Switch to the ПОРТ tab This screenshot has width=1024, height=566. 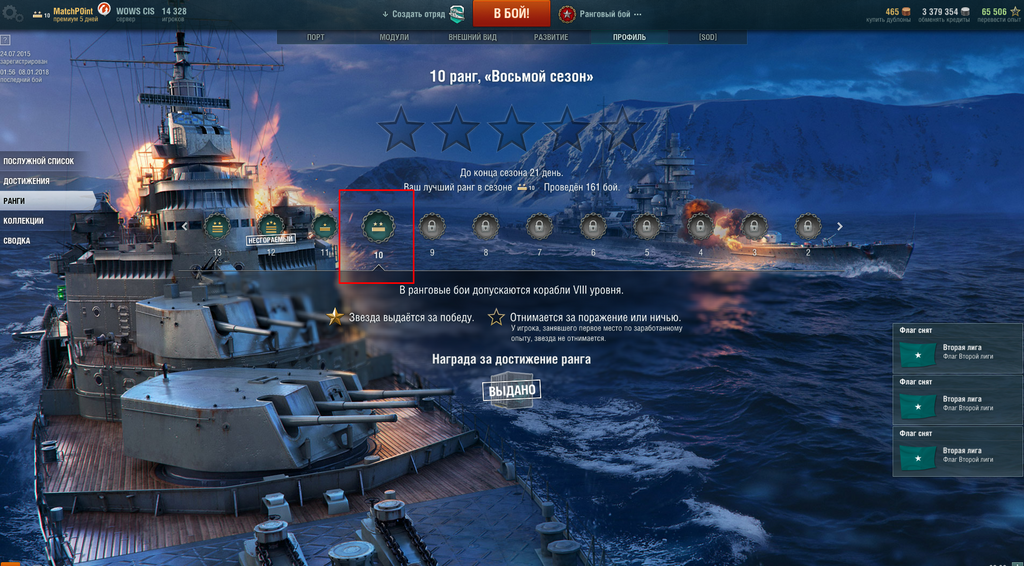point(315,37)
